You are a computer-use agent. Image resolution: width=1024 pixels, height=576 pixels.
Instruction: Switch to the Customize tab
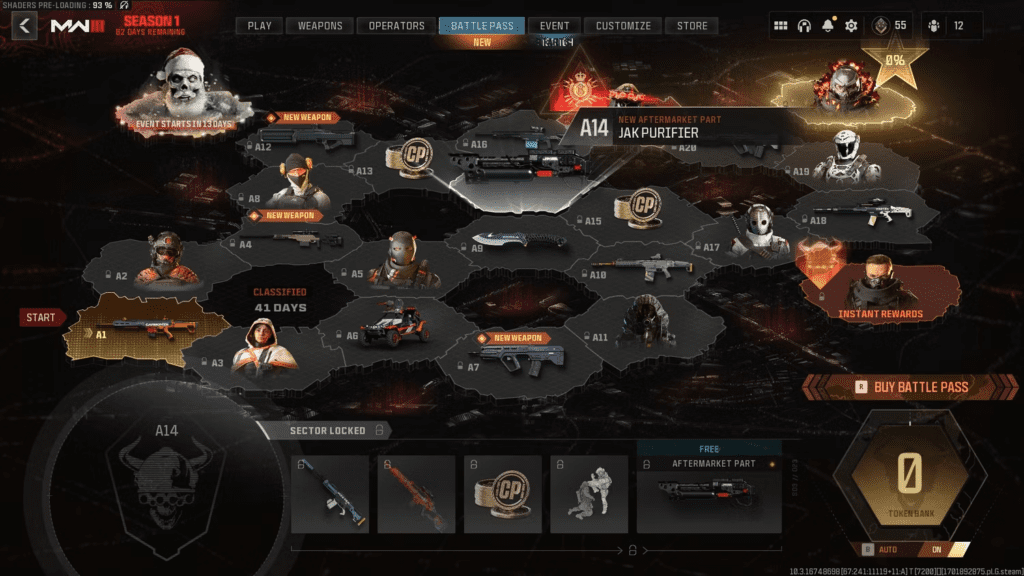pyautogui.click(x=623, y=26)
